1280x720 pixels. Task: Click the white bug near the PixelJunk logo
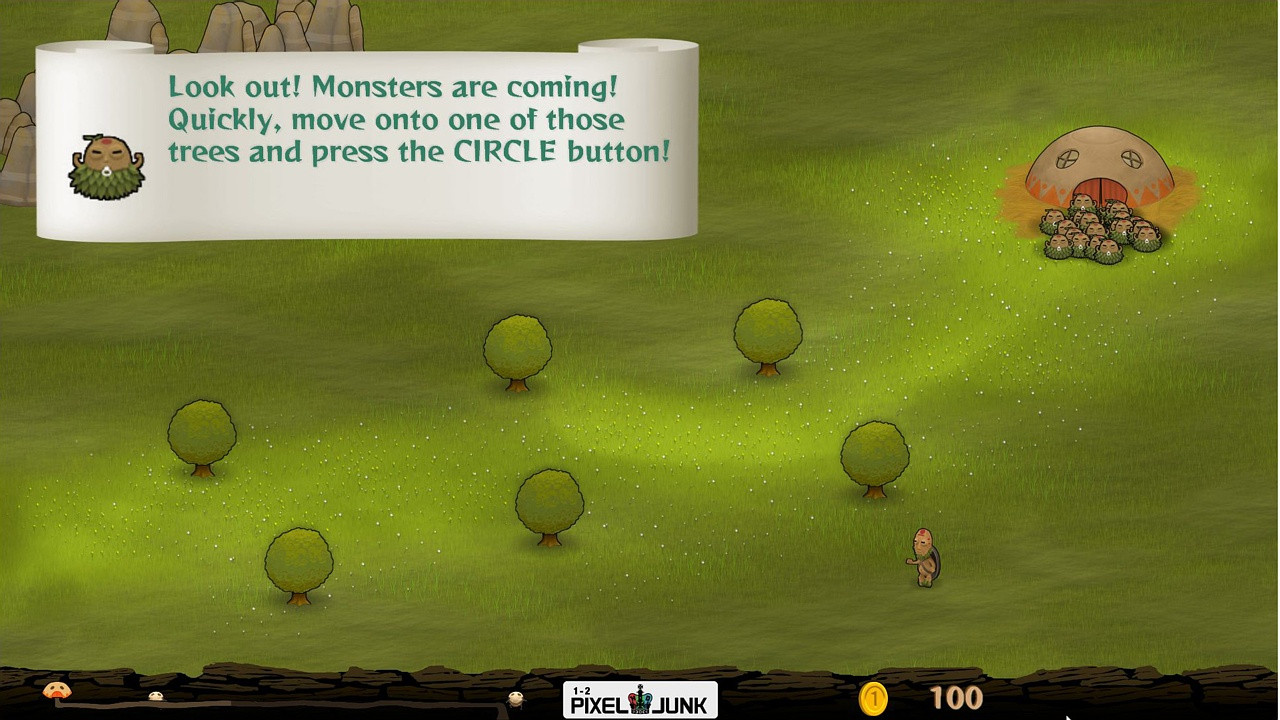click(x=516, y=699)
